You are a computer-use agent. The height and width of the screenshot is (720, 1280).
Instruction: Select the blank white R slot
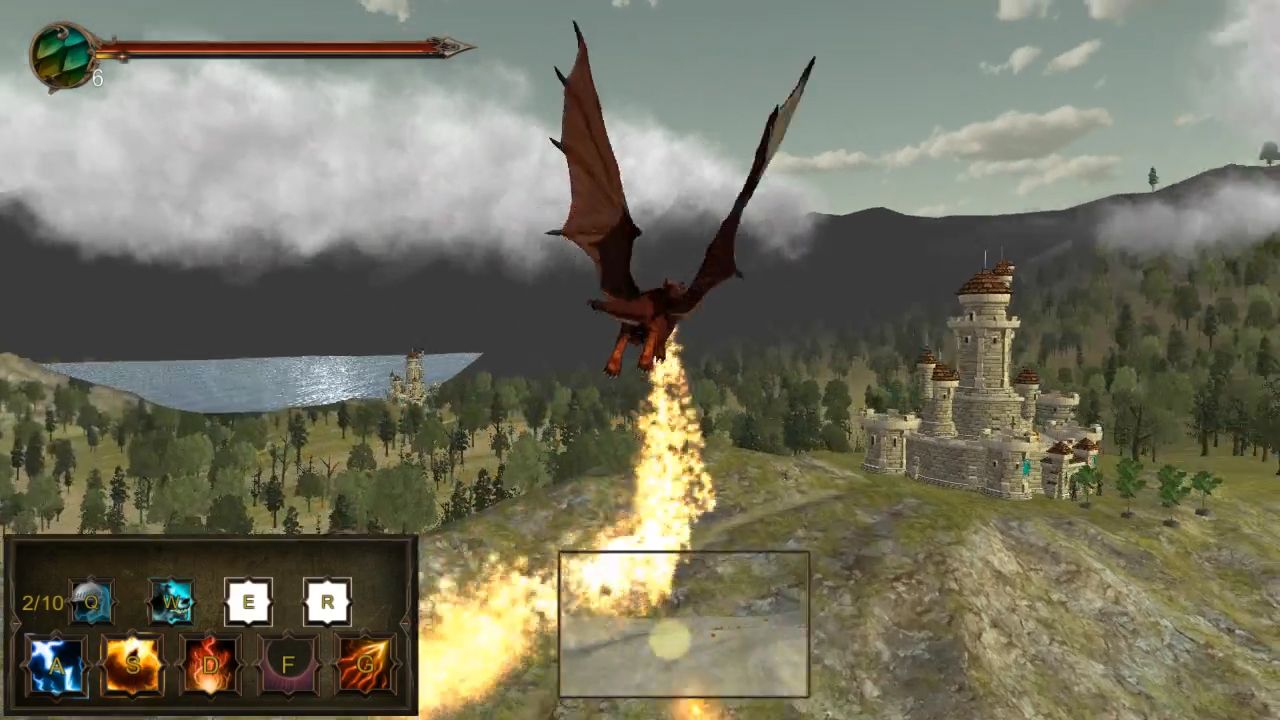click(x=327, y=602)
